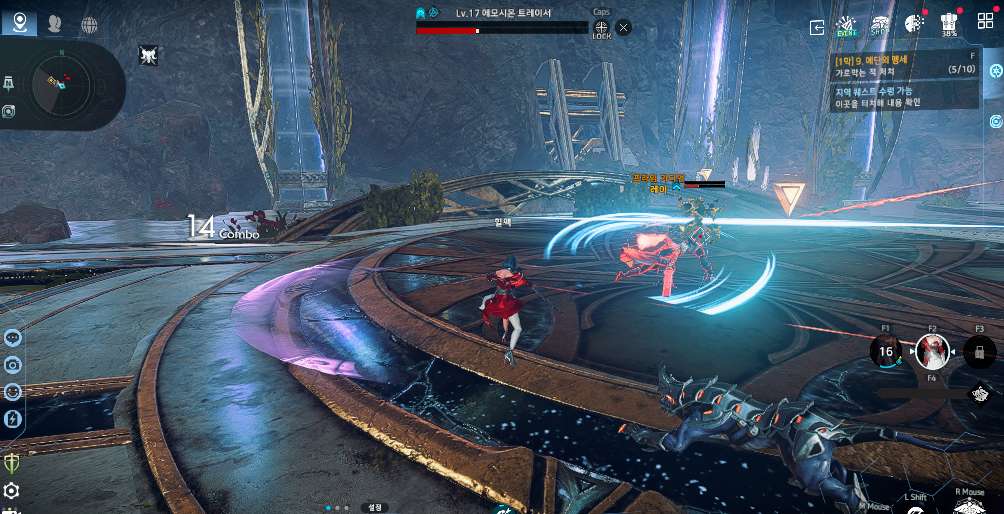Image resolution: width=1004 pixels, height=514 pixels.
Task: Open the inventory bag showing 38%
Action: pyautogui.click(x=950, y=25)
